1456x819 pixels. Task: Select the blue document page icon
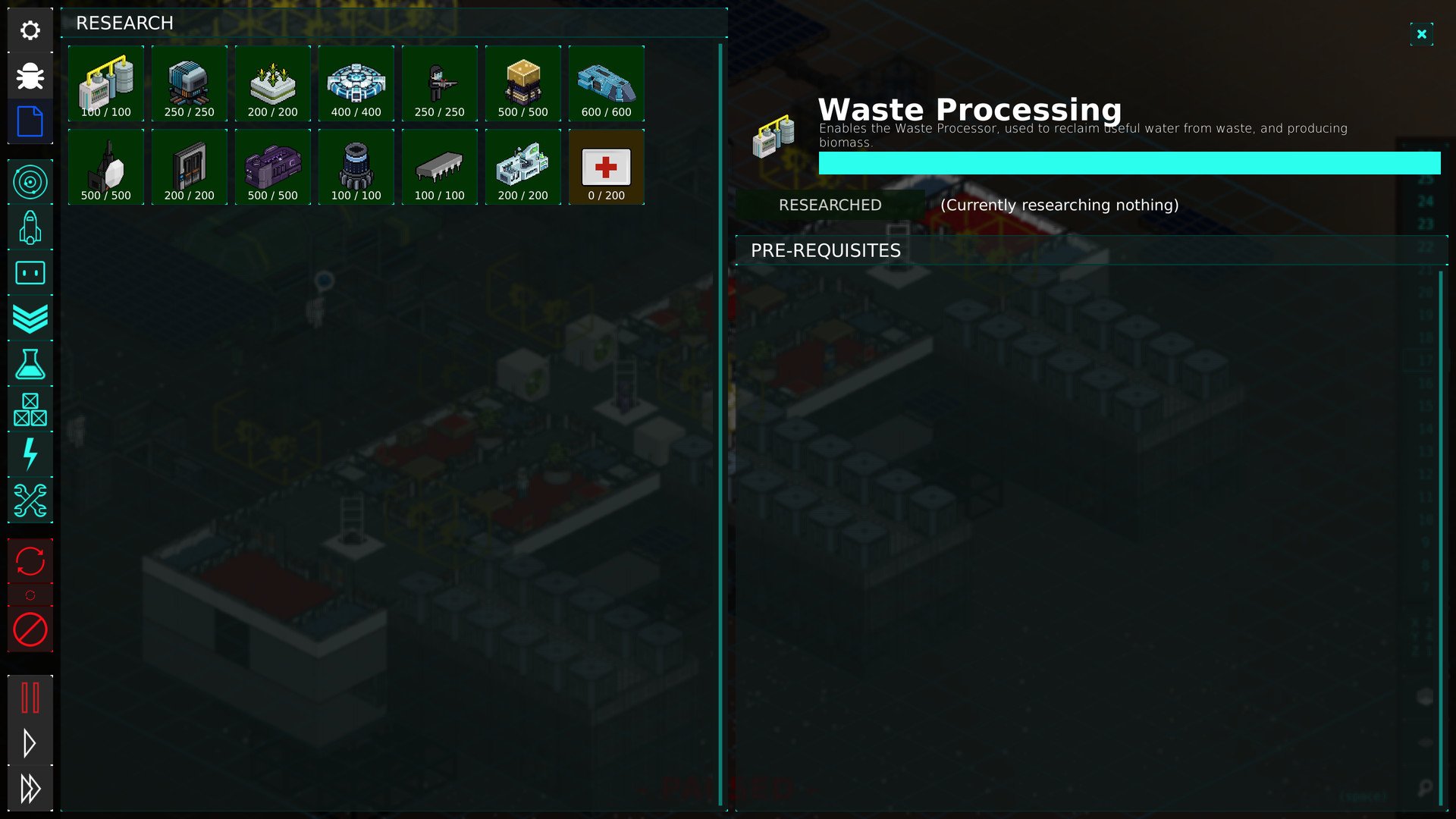(x=30, y=121)
